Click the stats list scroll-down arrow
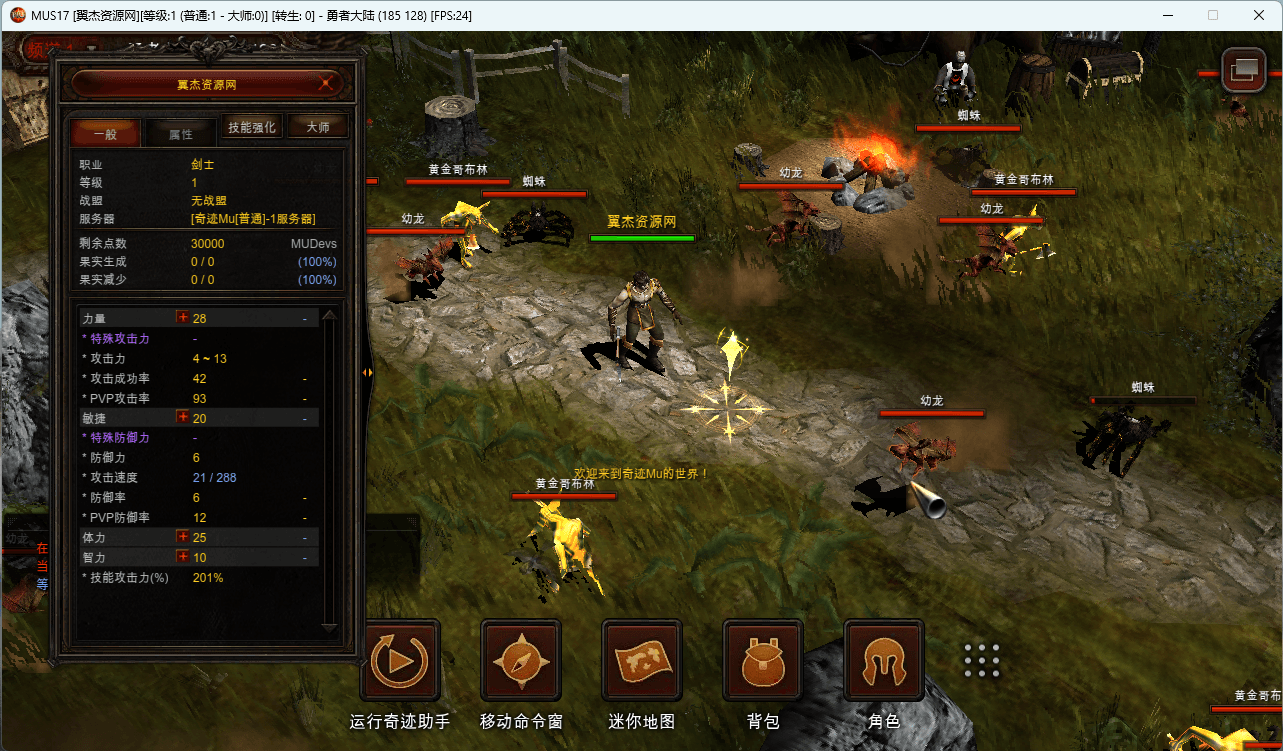The height and width of the screenshot is (751, 1283). click(330, 628)
